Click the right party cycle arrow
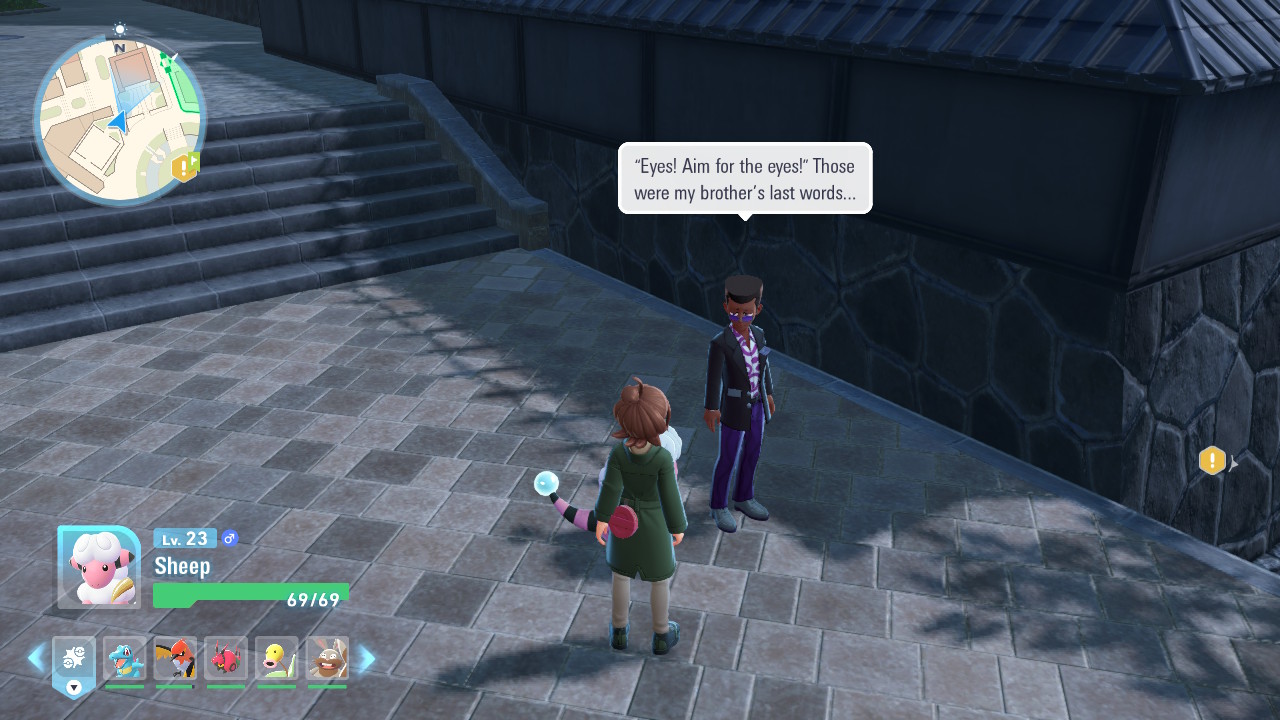This screenshot has height=720, width=1280. pos(367,658)
